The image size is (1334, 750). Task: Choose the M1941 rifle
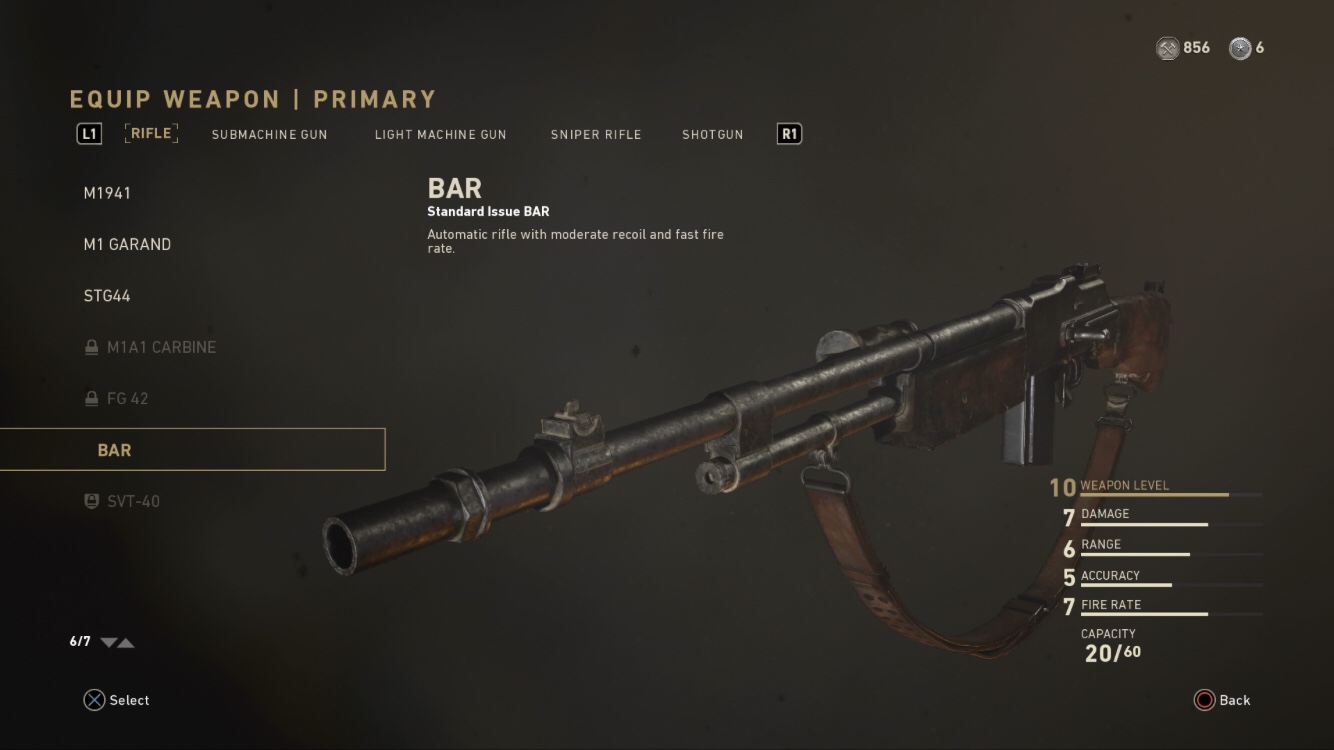[x=107, y=193]
